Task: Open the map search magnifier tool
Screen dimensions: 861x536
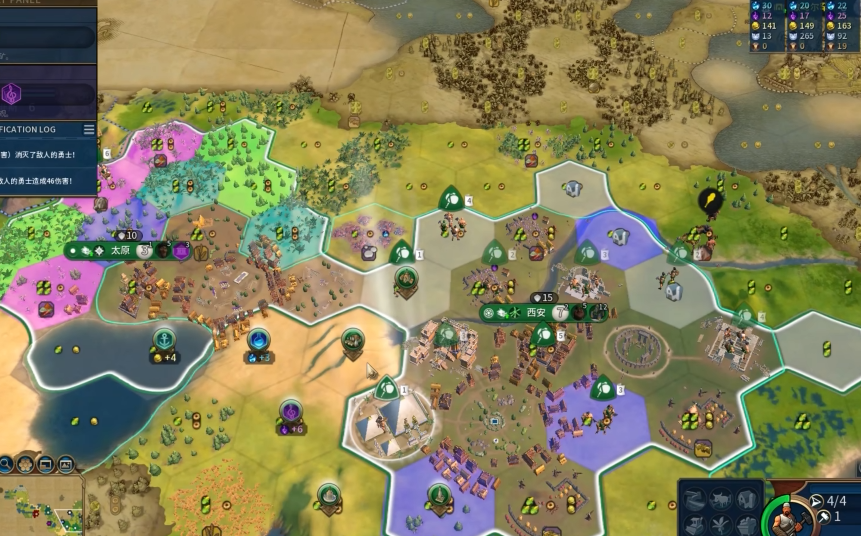Action: point(5,464)
